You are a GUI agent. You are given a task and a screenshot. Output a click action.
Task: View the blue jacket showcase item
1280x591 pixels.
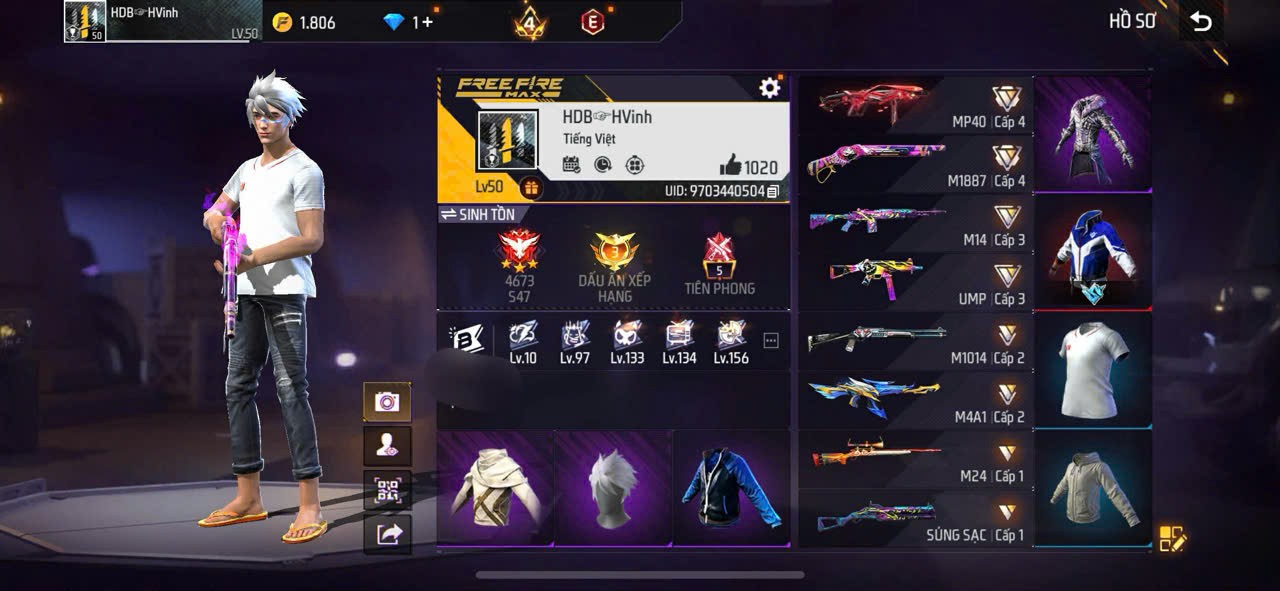pos(731,489)
